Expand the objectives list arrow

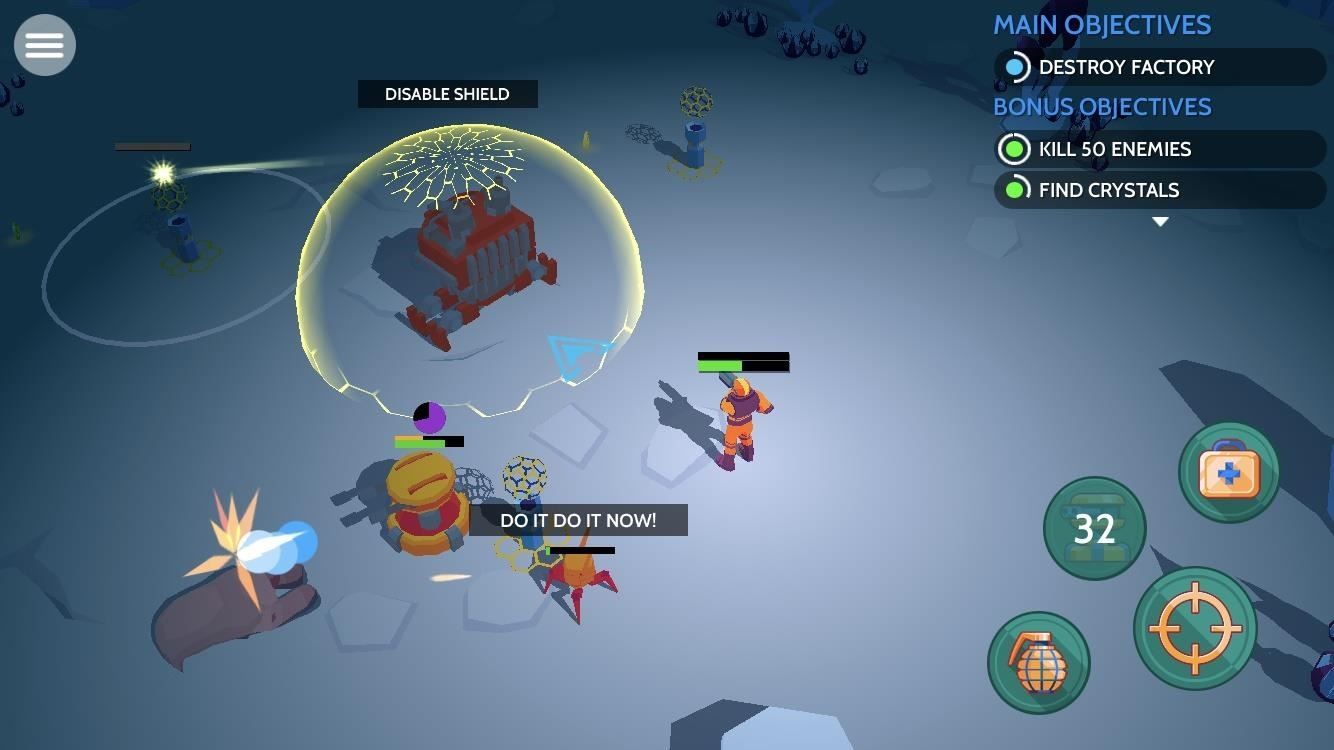click(1160, 221)
